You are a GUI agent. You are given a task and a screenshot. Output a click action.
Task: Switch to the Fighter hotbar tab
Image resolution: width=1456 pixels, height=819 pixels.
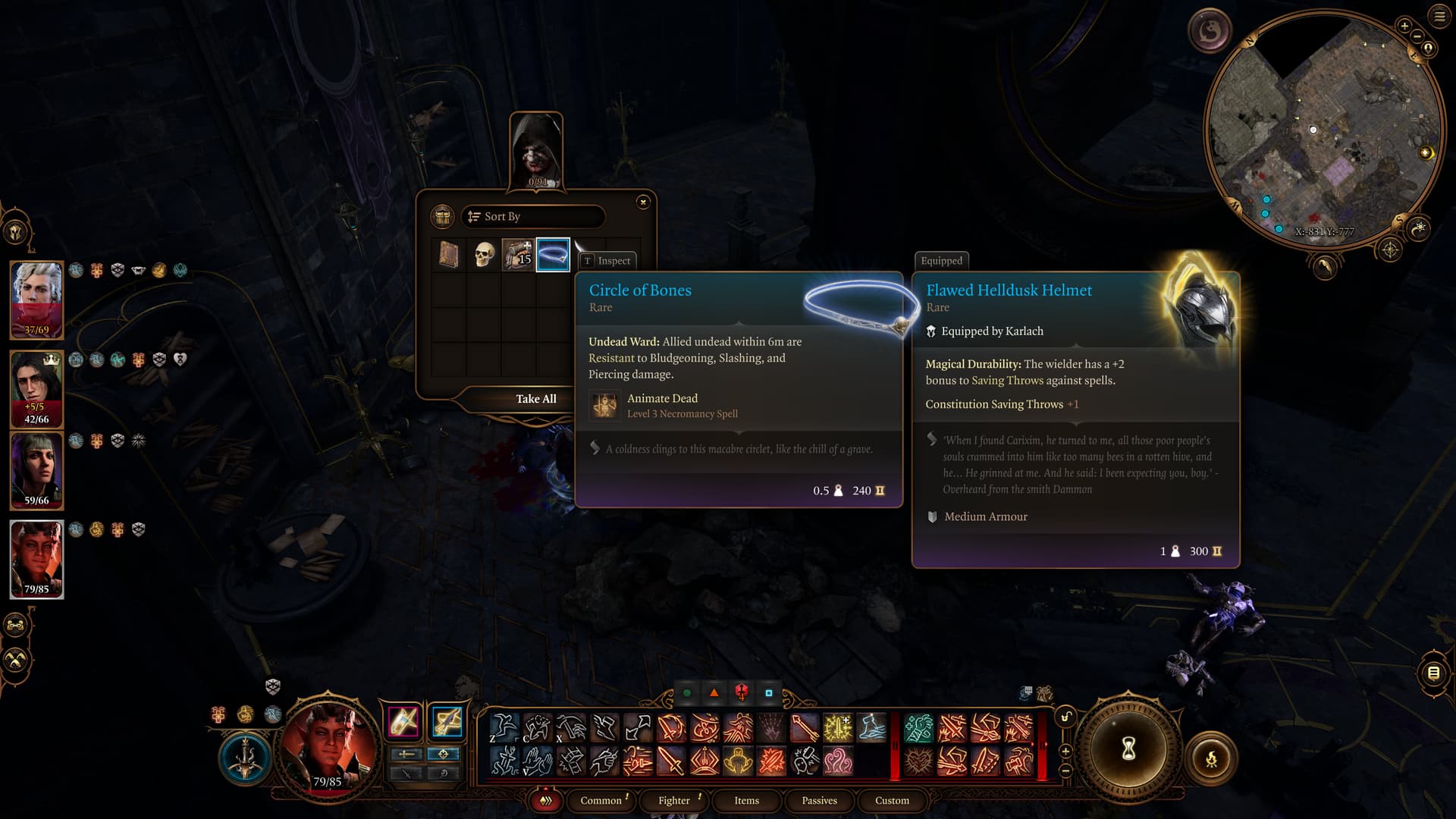pyautogui.click(x=674, y=801)
